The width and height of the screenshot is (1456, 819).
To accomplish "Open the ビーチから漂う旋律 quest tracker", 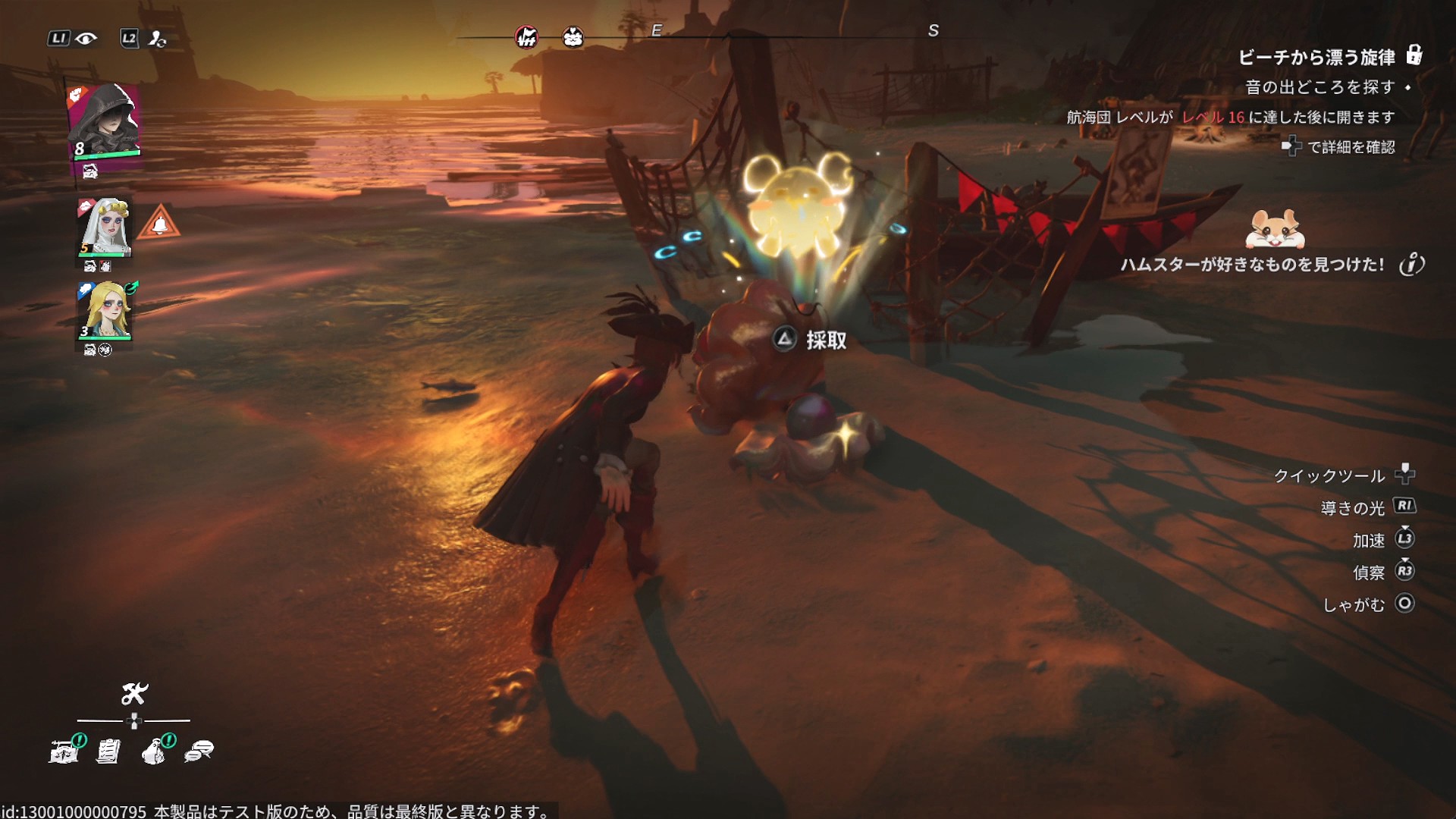I will pyautogui.click(x=1316, y=58).
